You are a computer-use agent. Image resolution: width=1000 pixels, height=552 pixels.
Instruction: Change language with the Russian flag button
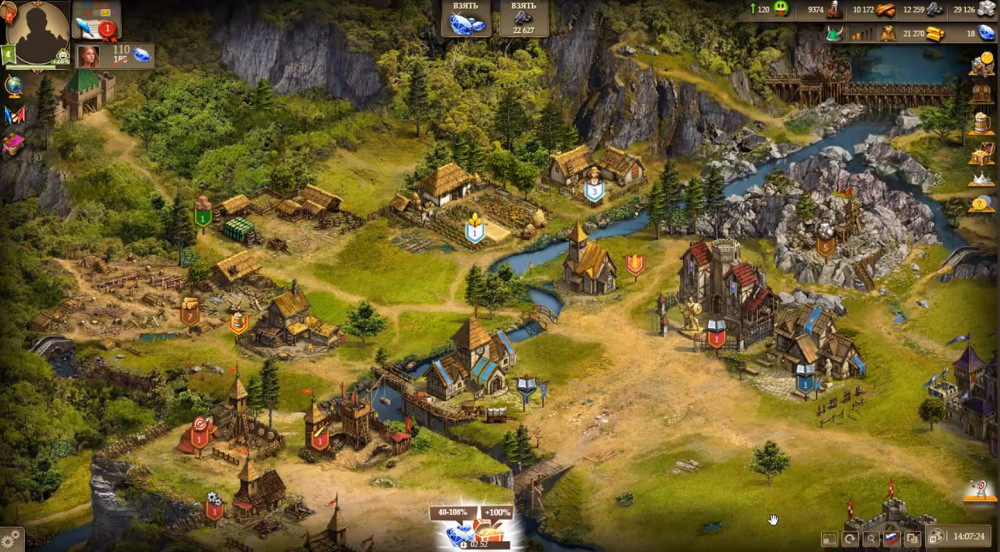pos(890,539)
